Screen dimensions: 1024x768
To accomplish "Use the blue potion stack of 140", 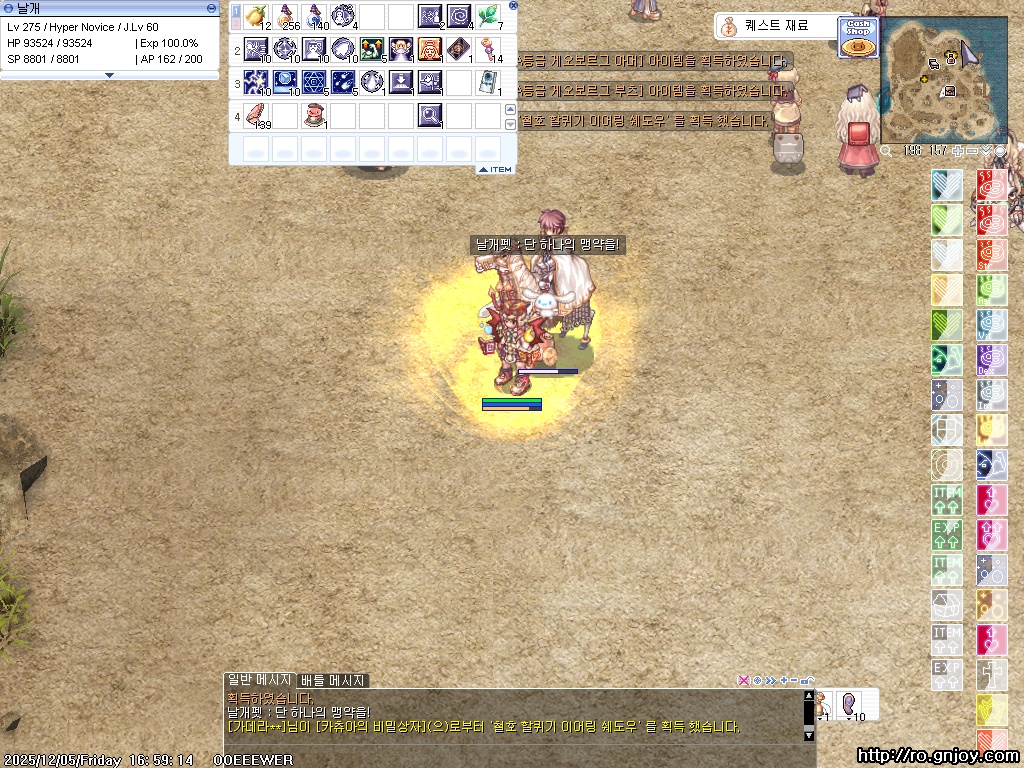I will pos(315,16).
